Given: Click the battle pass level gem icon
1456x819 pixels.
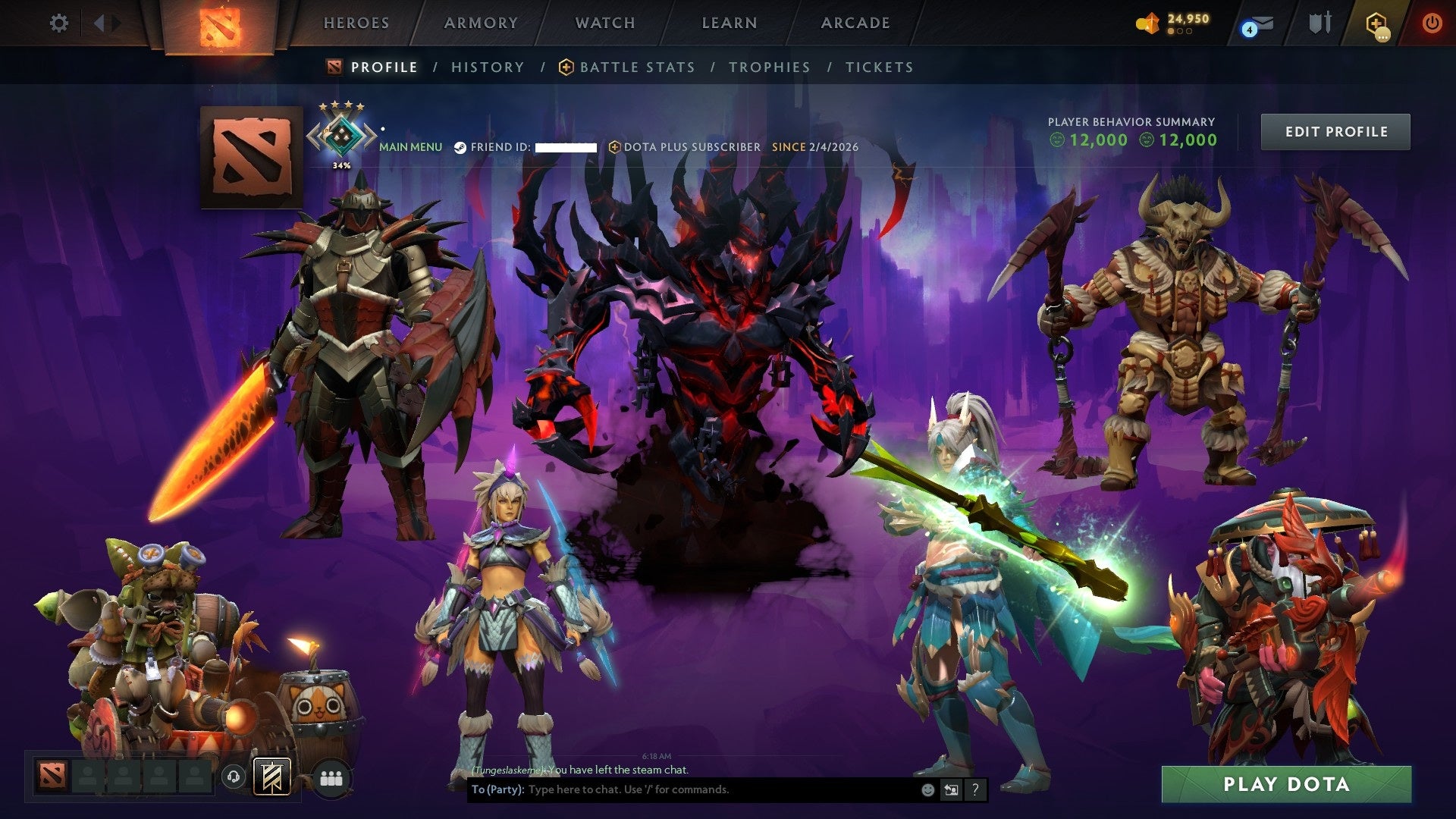Looking at the screenshot, I should 1148,23.
